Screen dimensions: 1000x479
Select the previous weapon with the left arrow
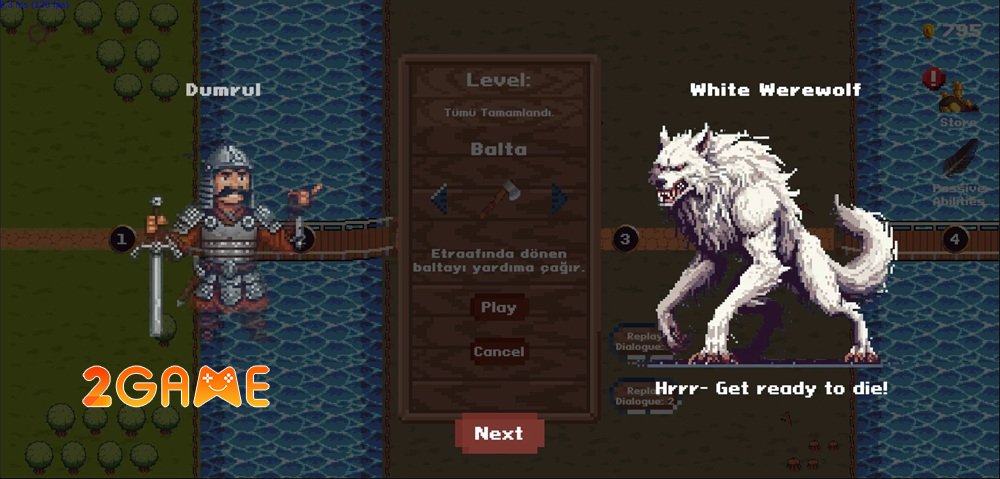point(439,198)
